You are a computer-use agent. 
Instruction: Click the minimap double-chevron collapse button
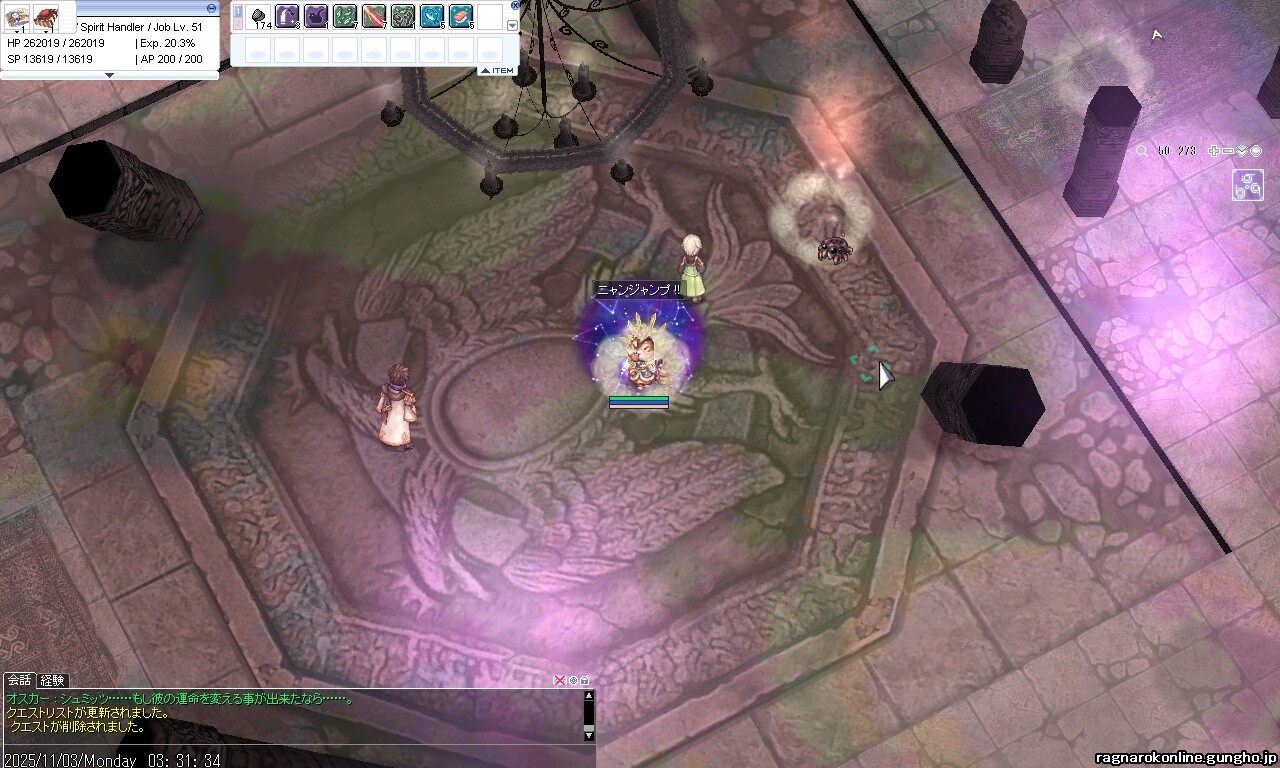[1242, 151]
